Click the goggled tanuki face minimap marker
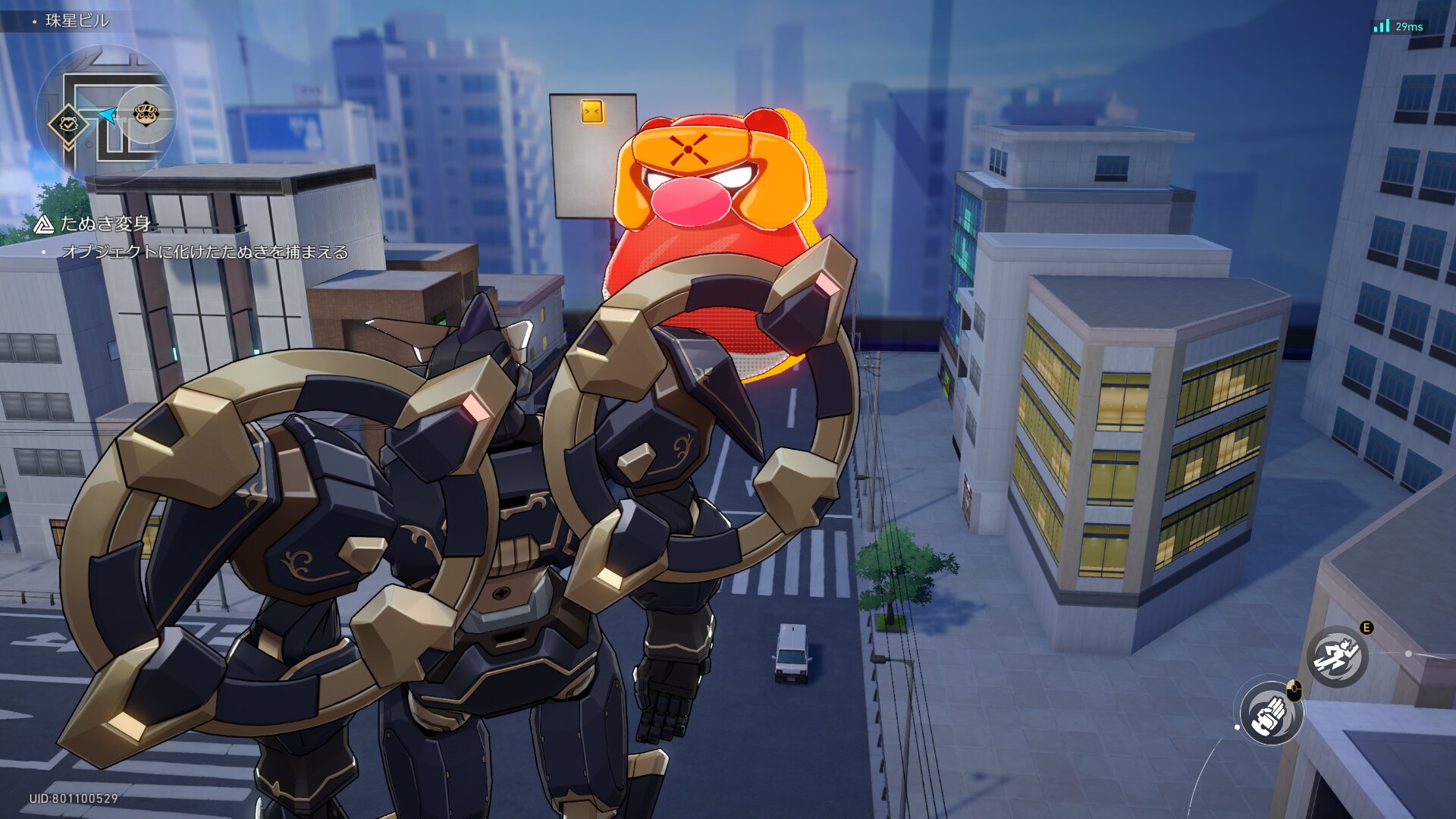Screen dimensions: 1456x819 tap(146, 115)
